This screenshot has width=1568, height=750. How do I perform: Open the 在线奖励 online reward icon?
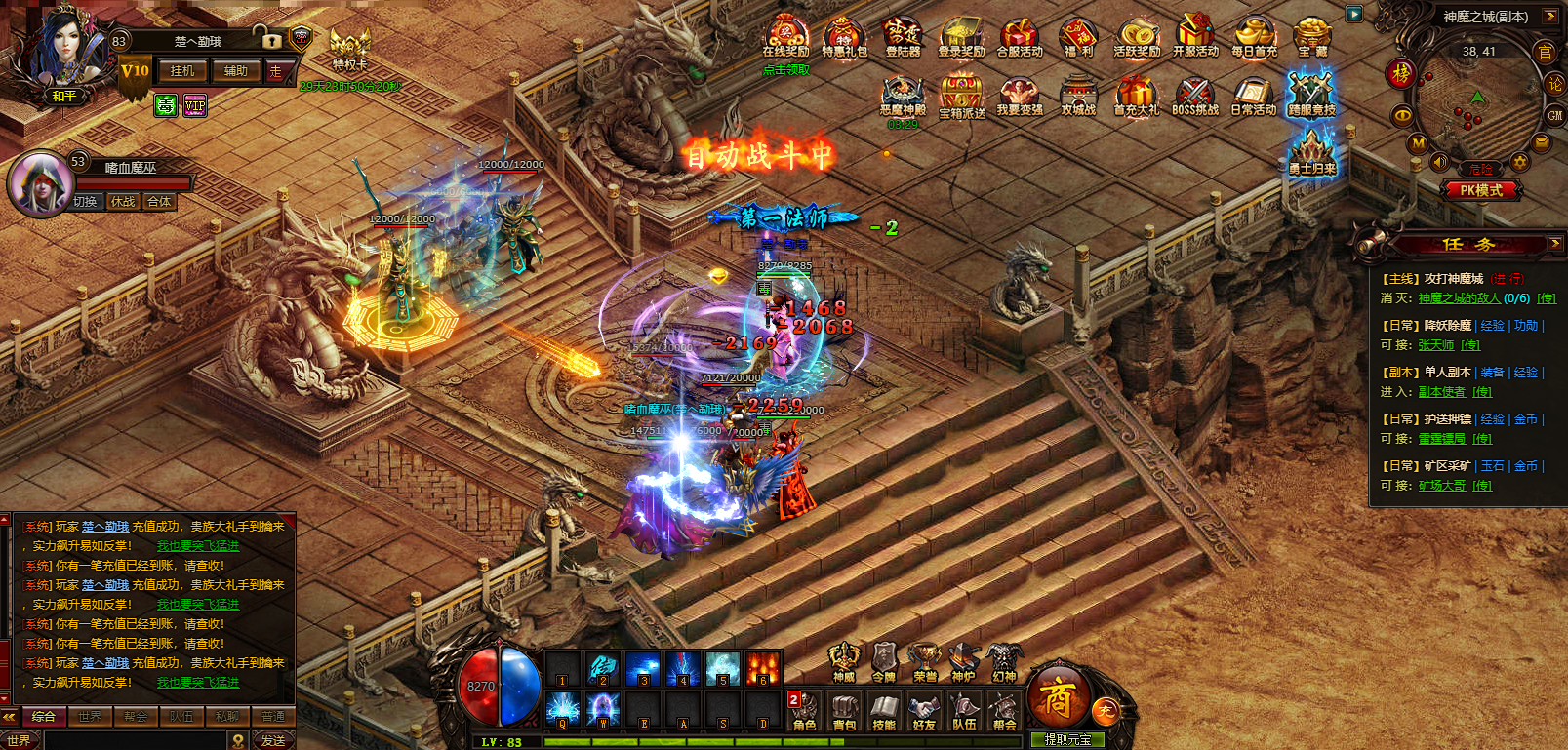(785, 38)
